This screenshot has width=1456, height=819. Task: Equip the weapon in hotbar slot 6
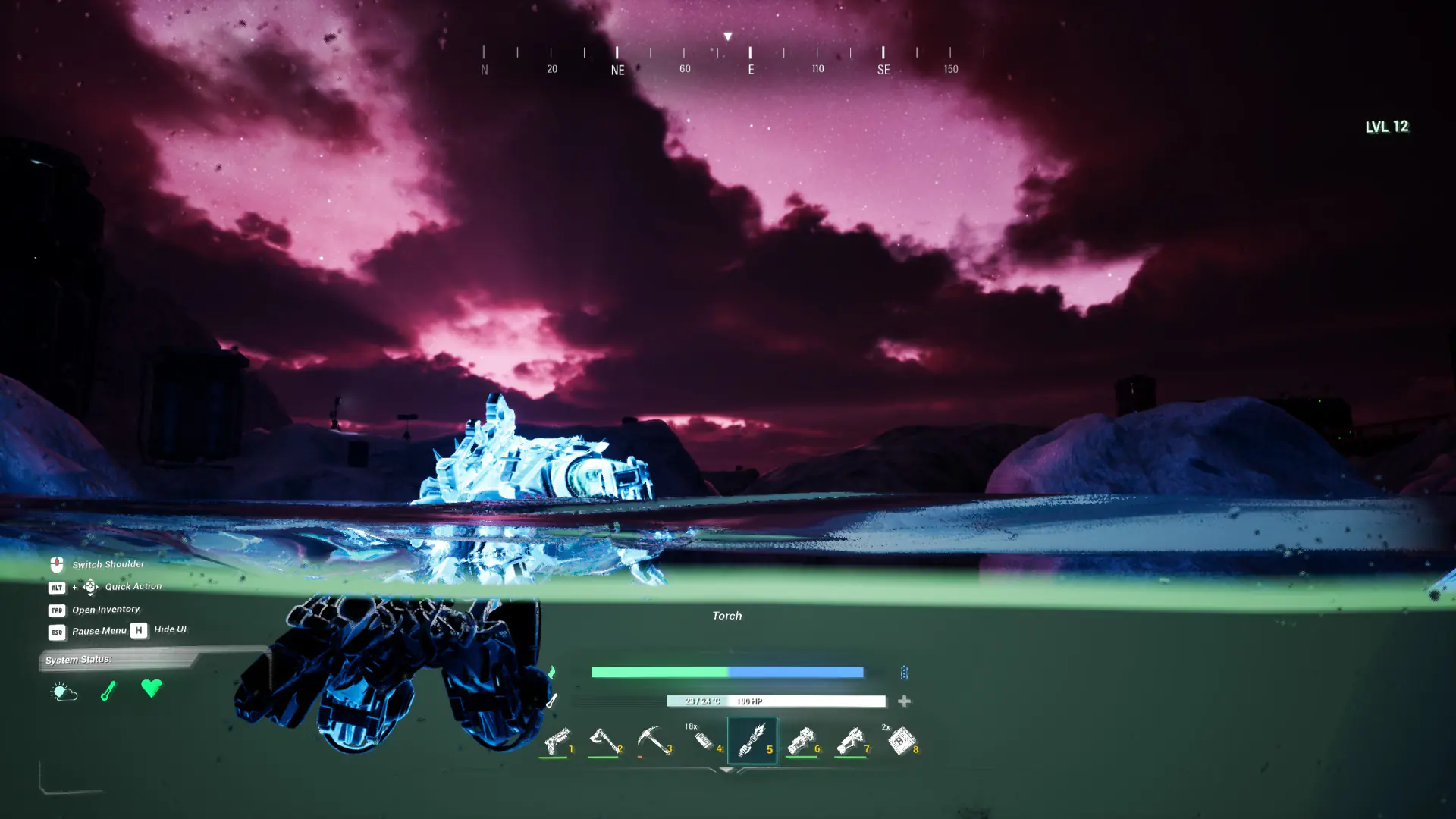[801, 740]
